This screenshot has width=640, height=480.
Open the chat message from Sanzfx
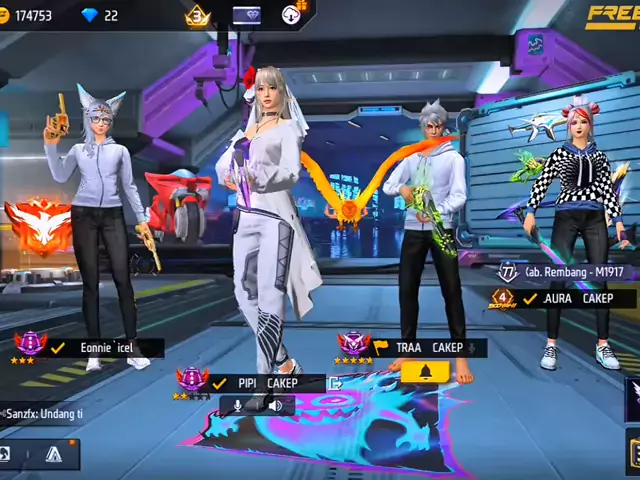[x=43, y=413]
